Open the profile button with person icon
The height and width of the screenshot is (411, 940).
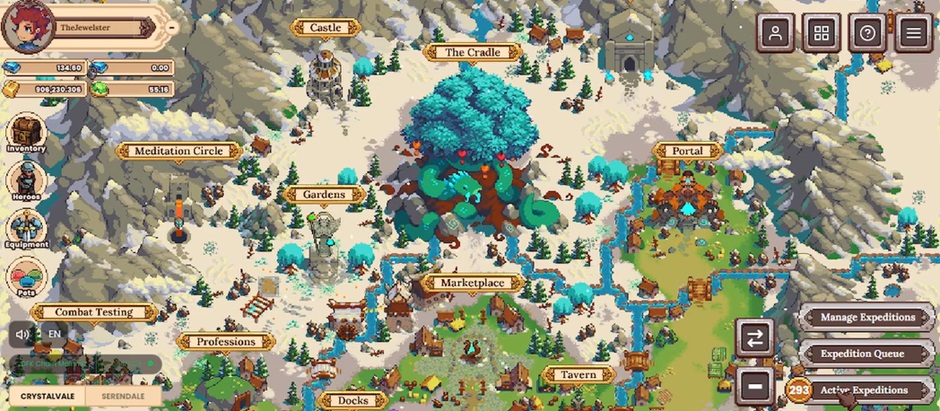[x=775, y=33]
